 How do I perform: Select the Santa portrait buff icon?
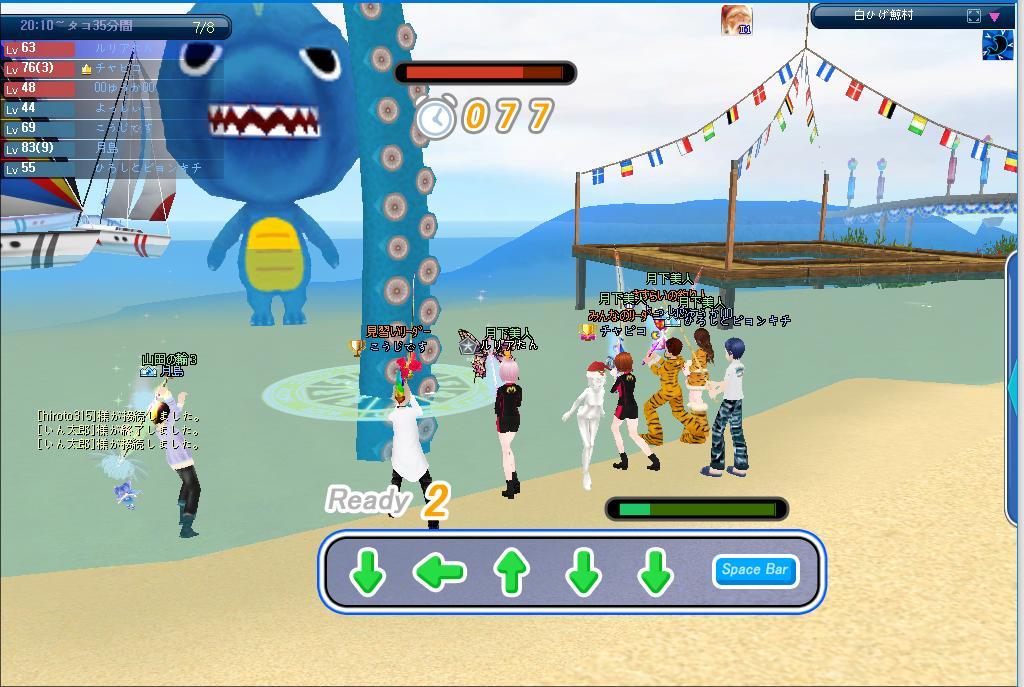pyautogui.click(x=736, y=20)
